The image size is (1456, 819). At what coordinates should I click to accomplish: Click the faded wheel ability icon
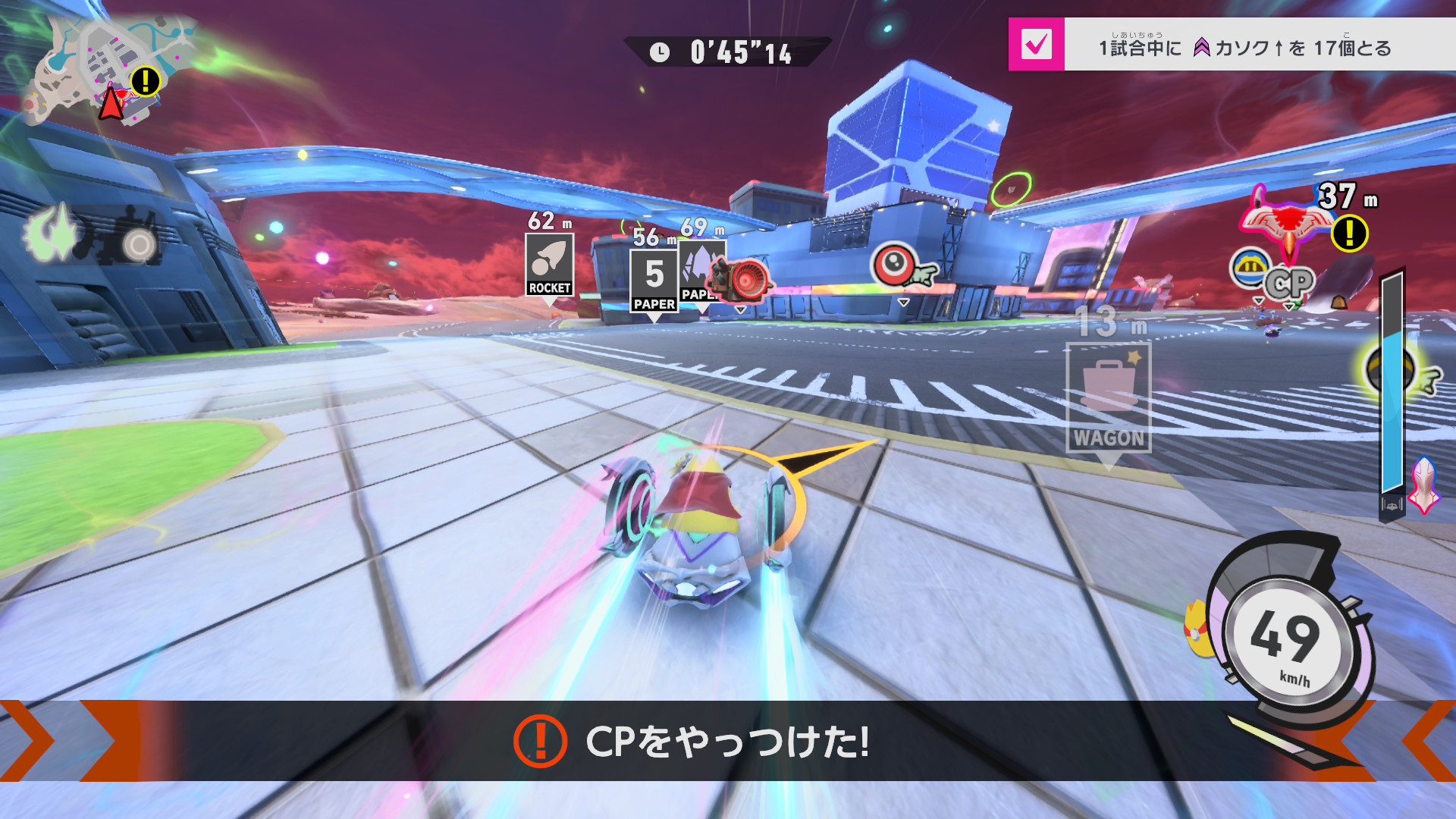point(136,240)
